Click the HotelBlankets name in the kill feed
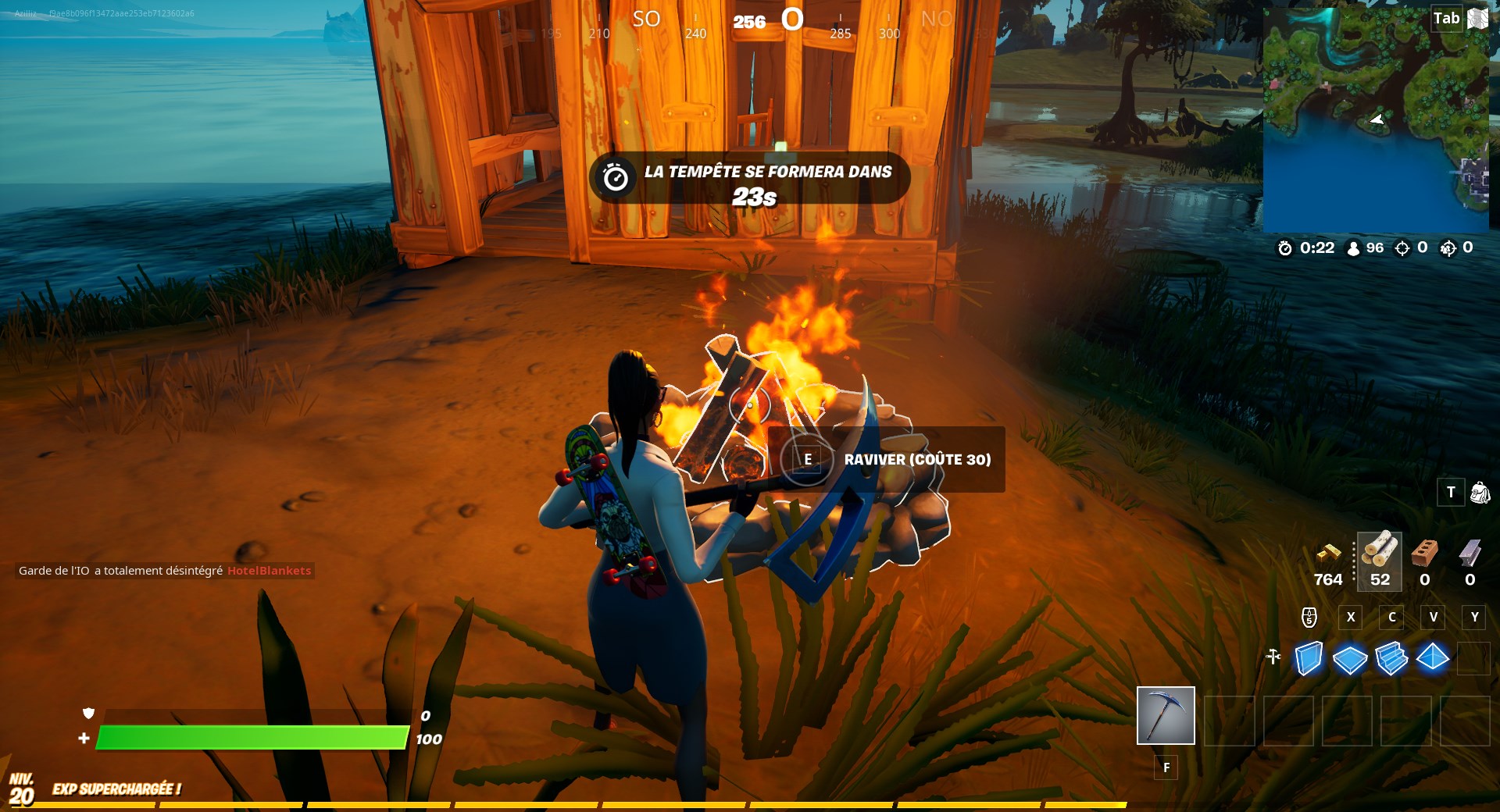The height and width of the screenshot is (812, 1500). pyautogui.click(x=270, y=571)
